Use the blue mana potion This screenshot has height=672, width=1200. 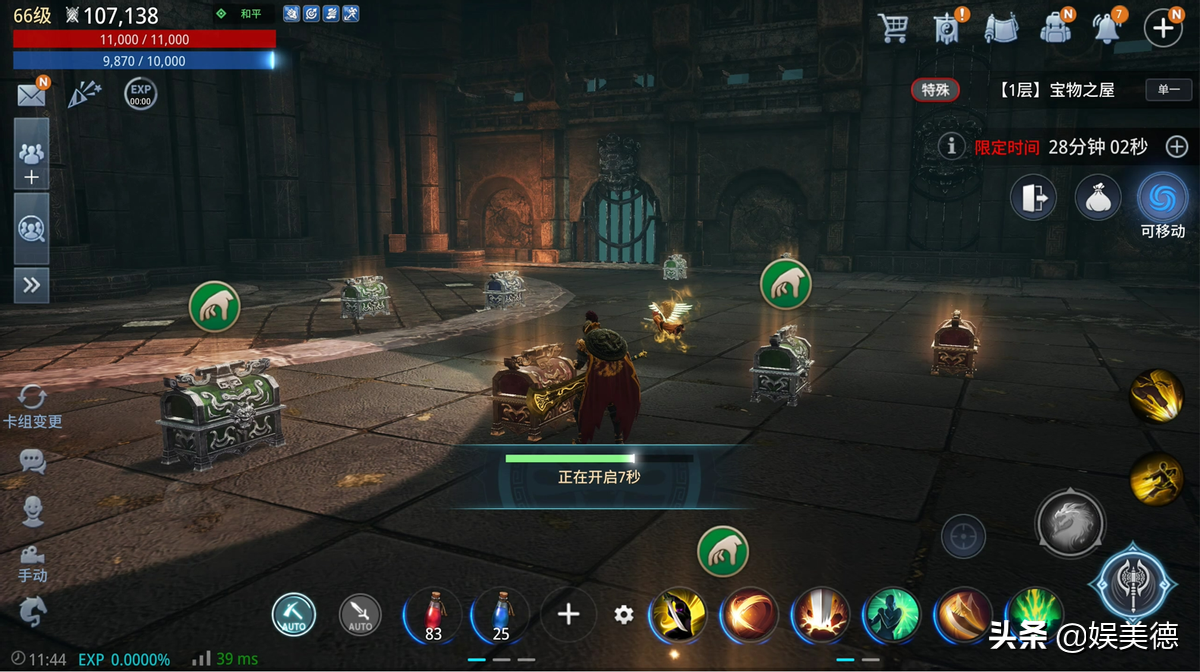501,613
